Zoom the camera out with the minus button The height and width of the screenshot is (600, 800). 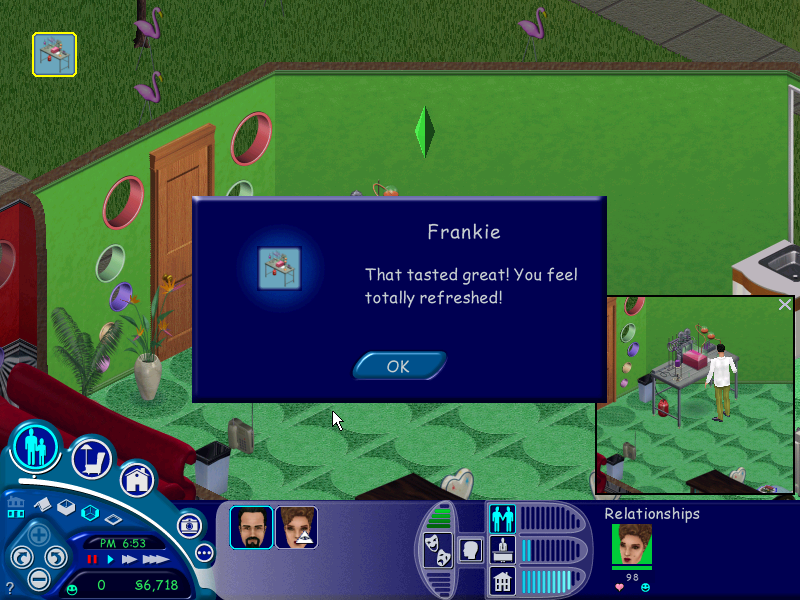pos(38,578)
